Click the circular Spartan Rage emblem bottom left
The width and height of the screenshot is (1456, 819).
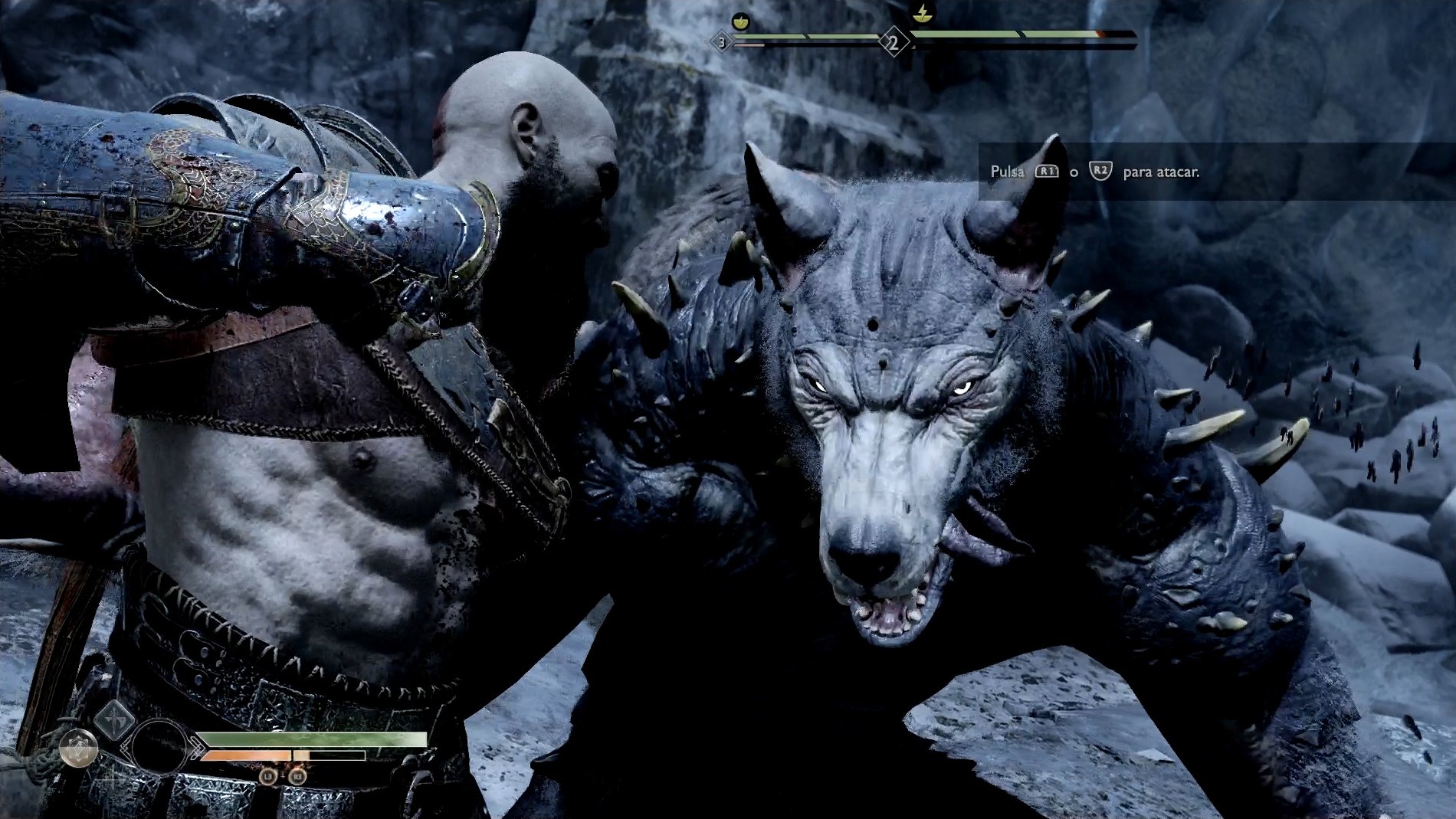pos(79,747)
